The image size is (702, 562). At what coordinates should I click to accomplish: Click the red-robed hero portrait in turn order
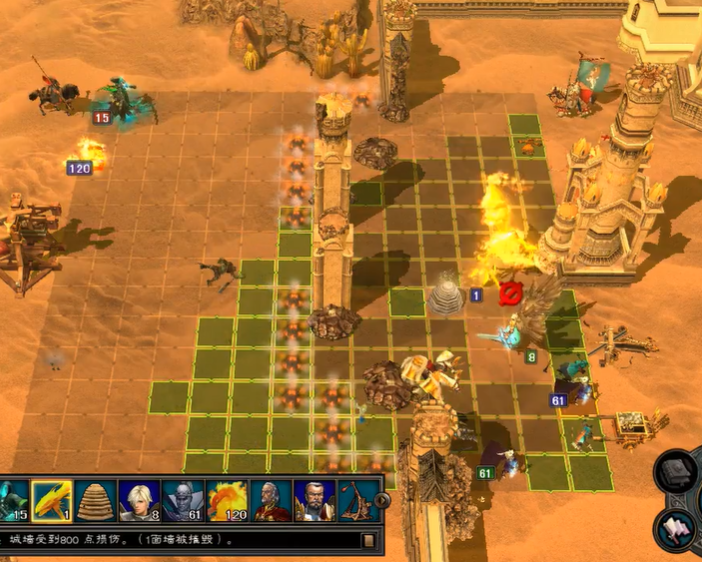pyautogui.click(x=271, y=499)
